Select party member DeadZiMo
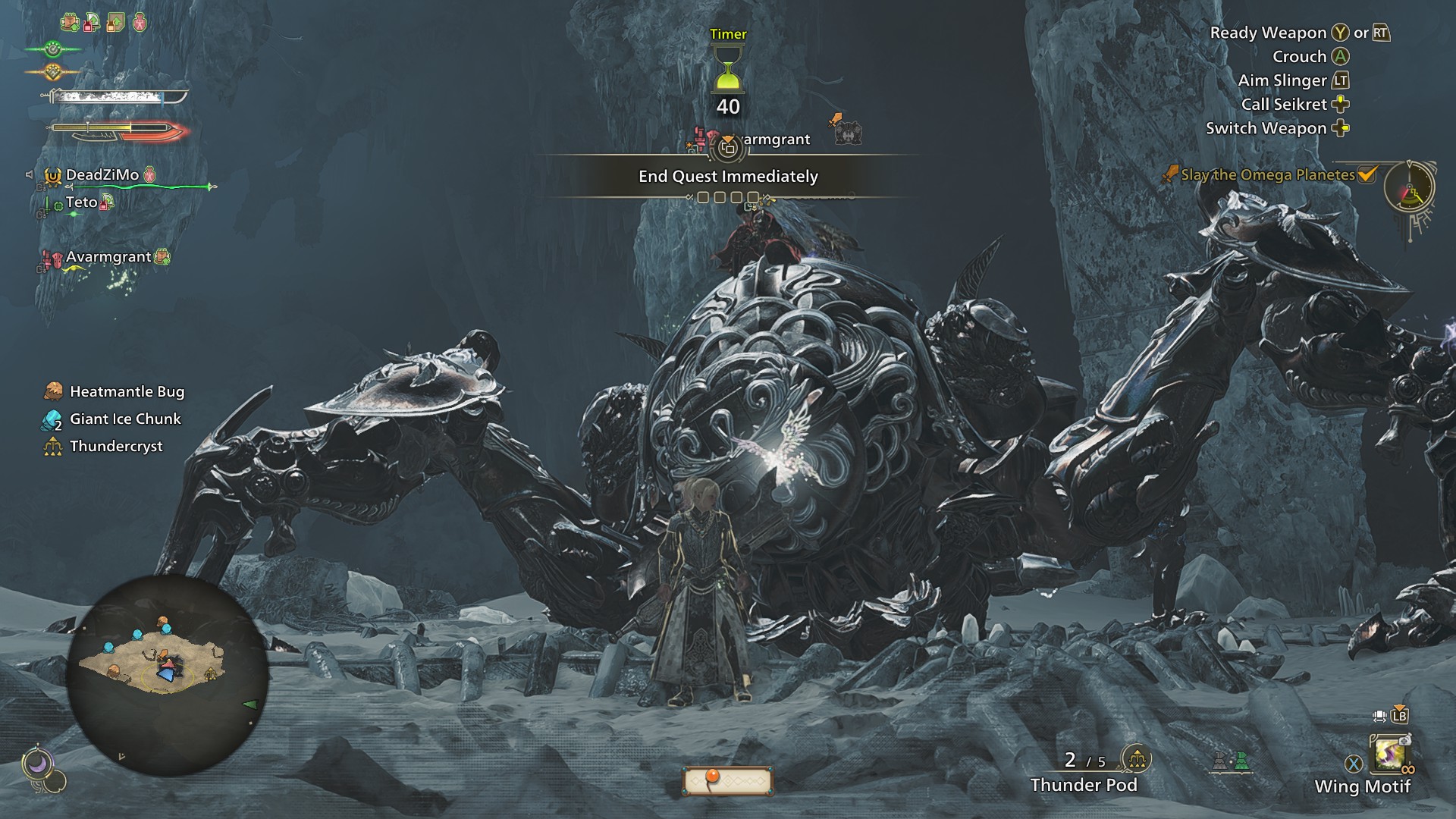Image resolution: width=1456 pixels, height=819 pixels. coord(102,175)
